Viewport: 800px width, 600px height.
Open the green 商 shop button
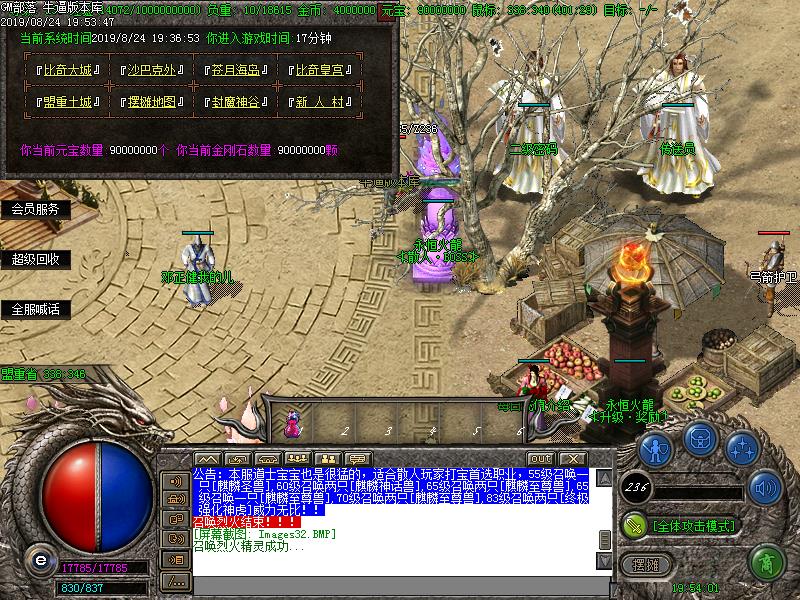[766, 562]
